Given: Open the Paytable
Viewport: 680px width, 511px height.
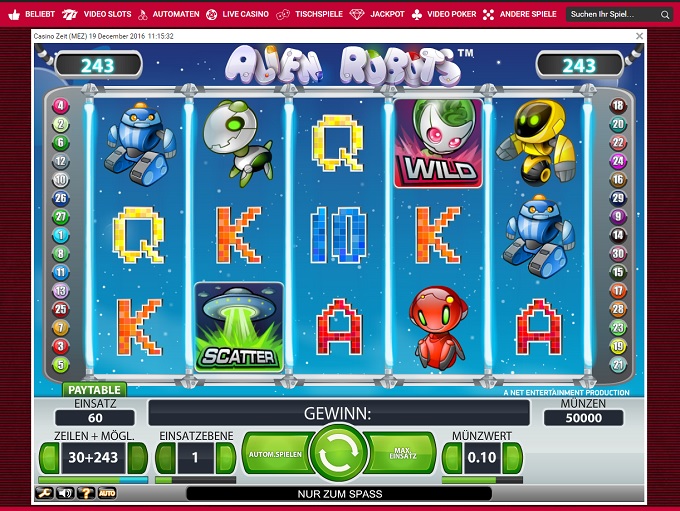Looking at the screenshot, I should coord(94,390).
